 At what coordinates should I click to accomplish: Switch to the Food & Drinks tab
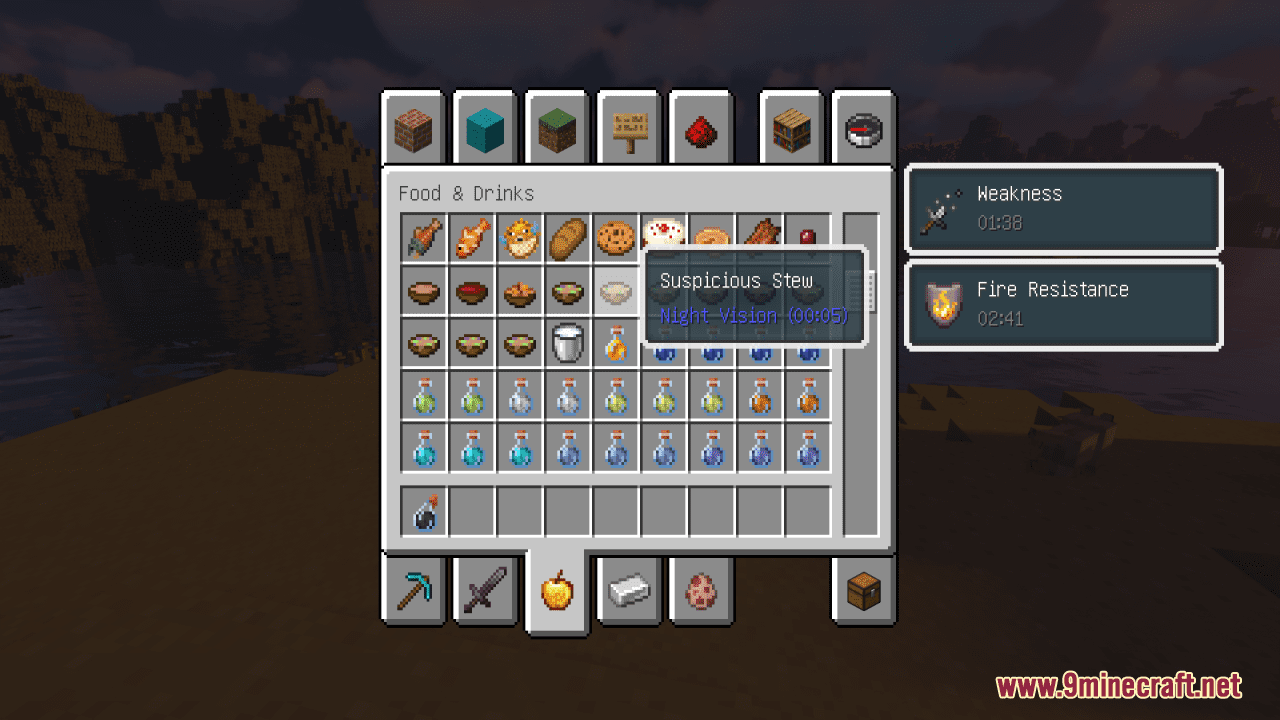[556, 590]
